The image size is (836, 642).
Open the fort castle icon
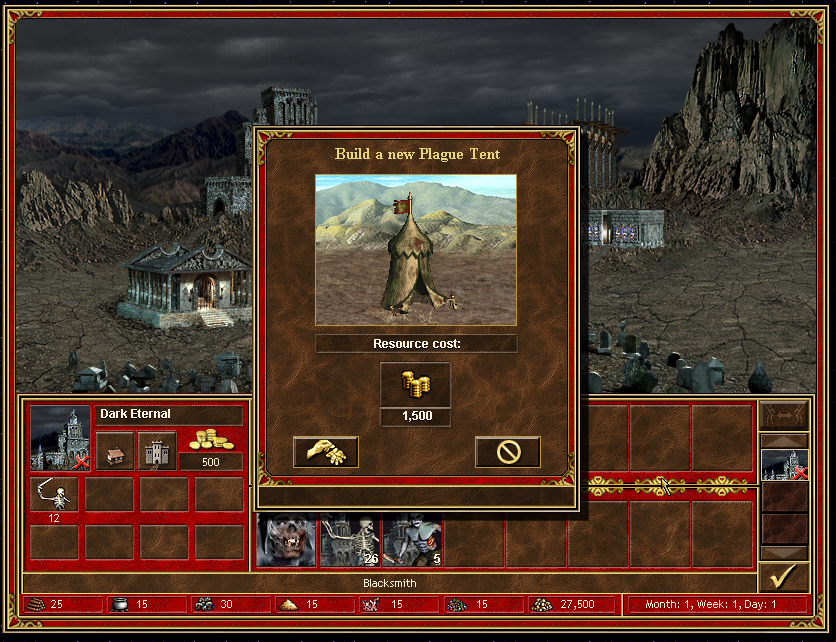157,451
